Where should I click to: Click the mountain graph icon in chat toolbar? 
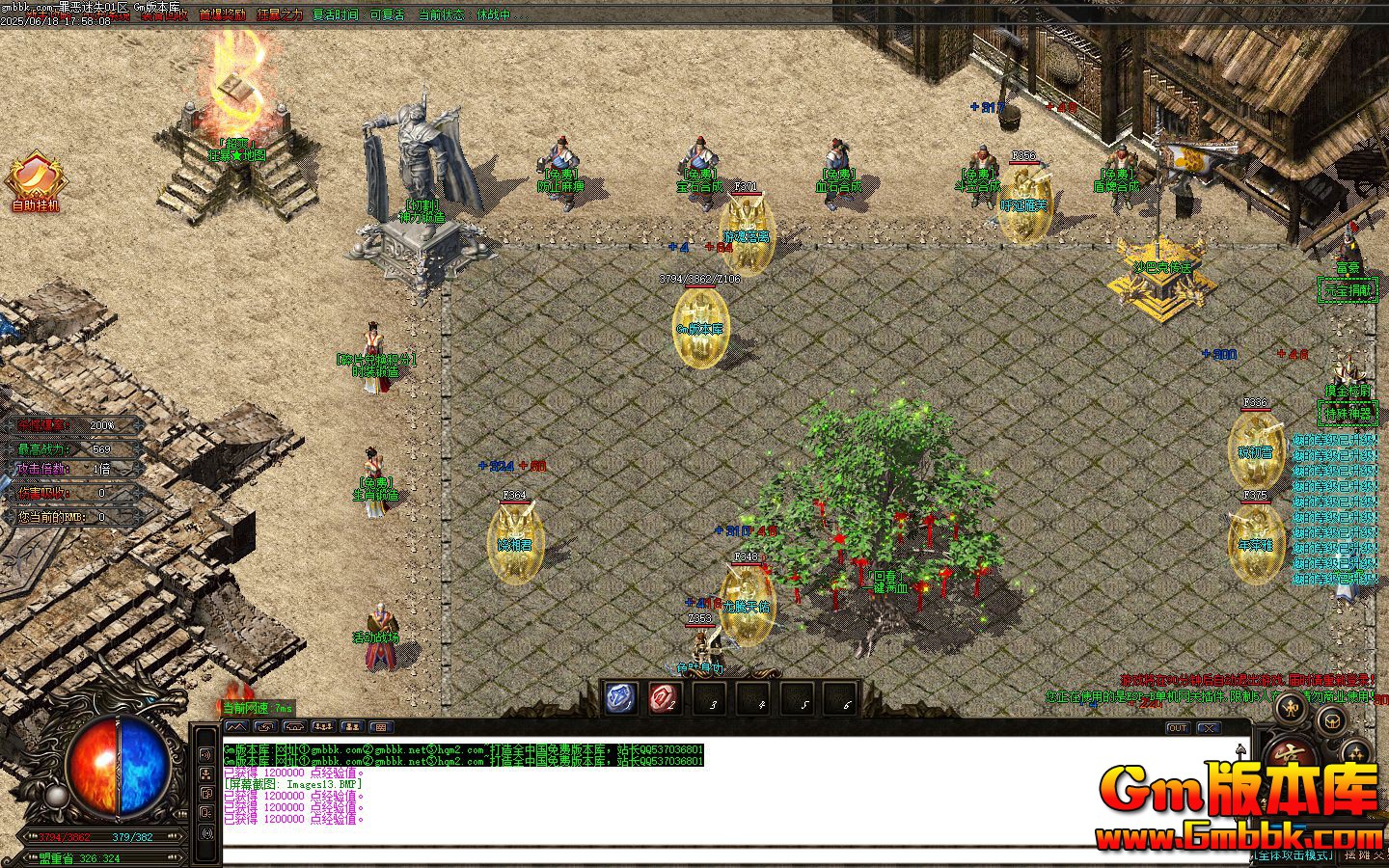(237, 727)
